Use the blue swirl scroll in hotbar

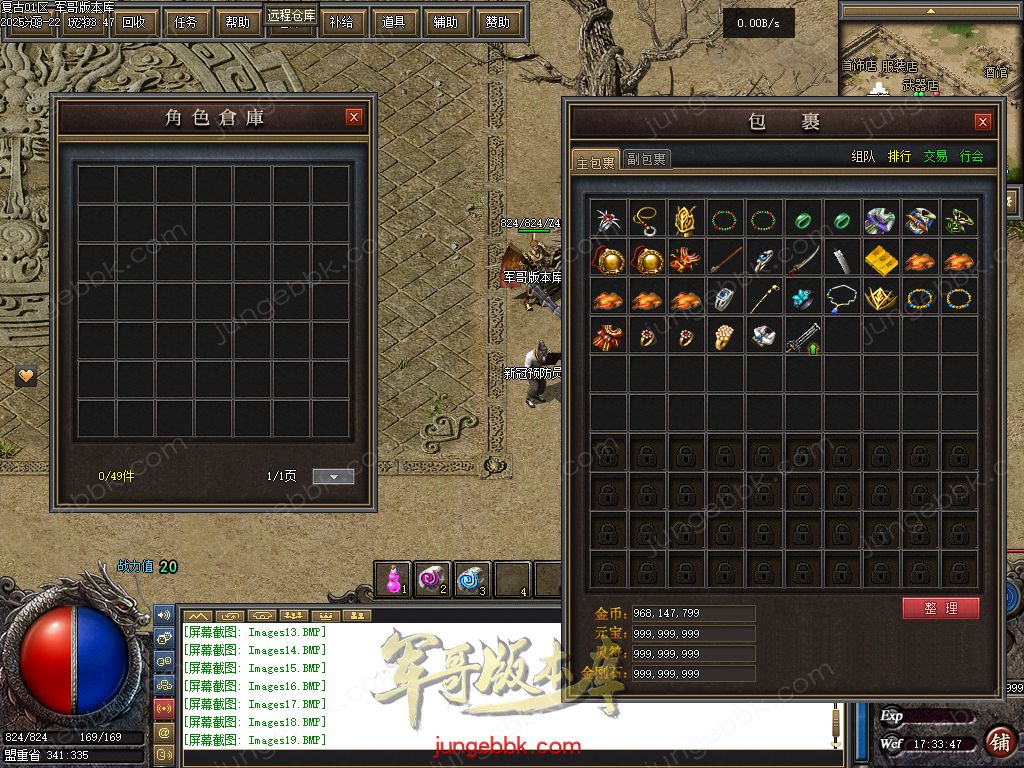[472, 579]
